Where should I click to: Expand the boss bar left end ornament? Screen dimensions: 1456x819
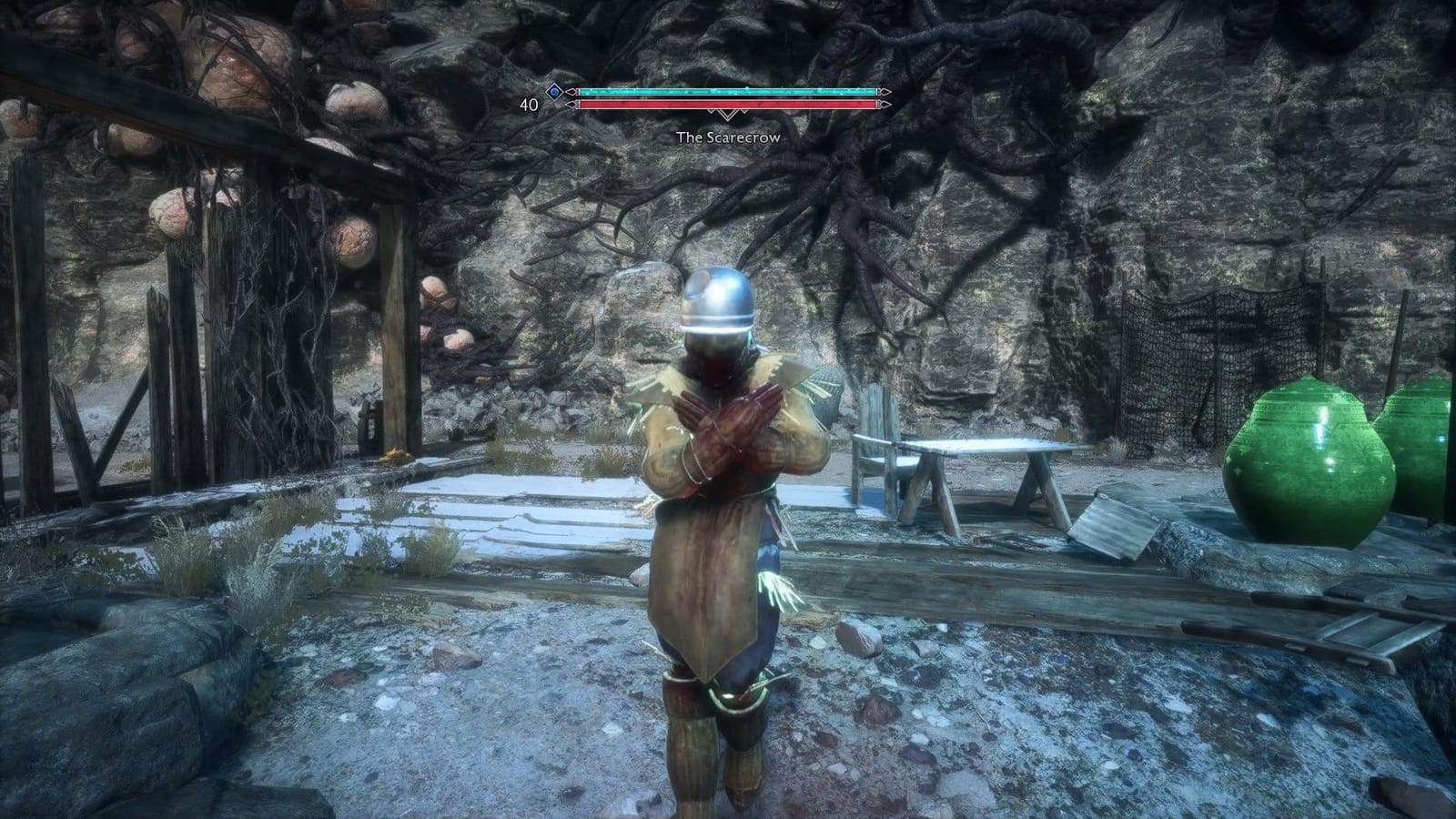point(571,91)
